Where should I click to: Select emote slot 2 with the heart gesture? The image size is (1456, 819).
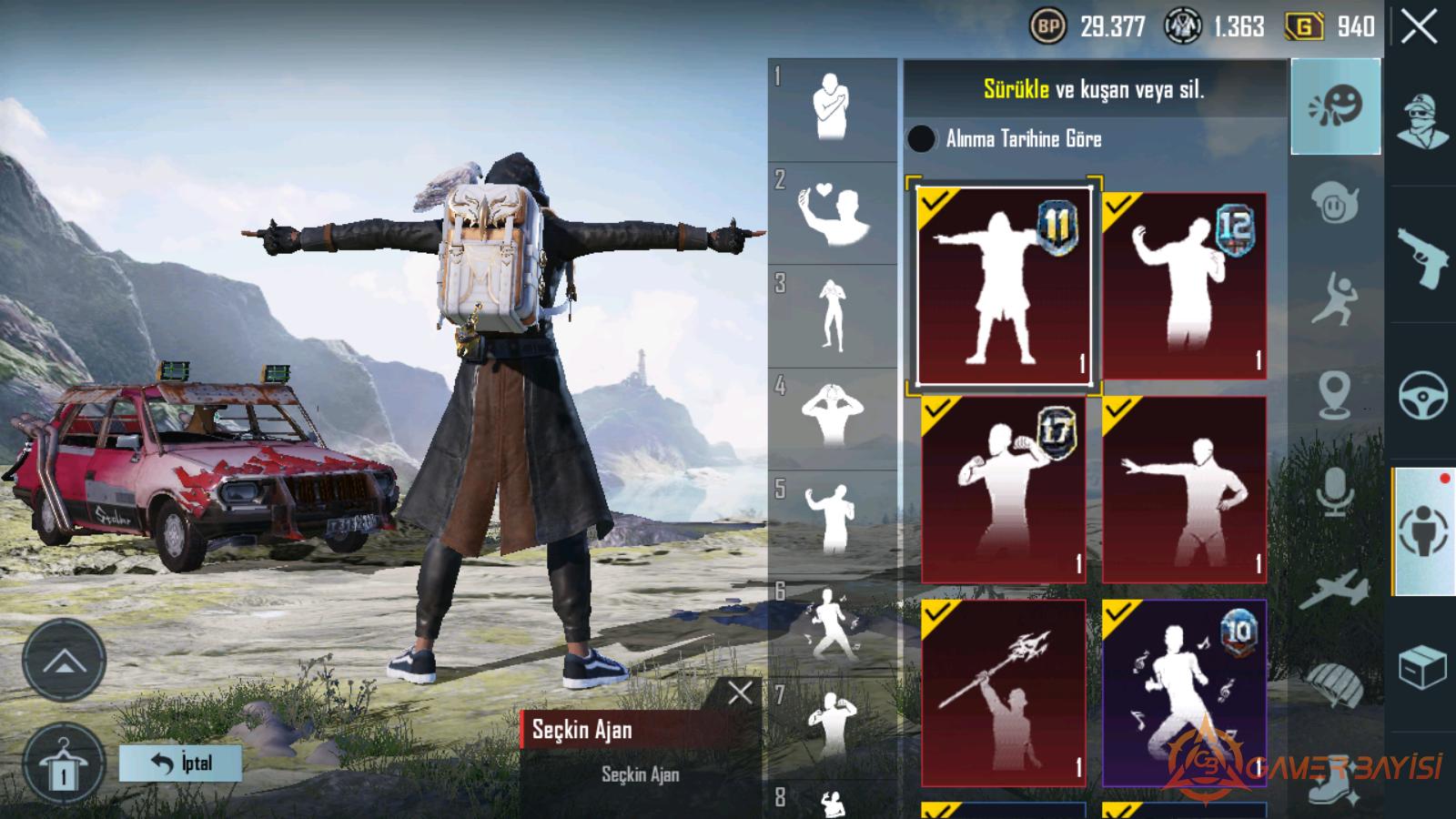tap(832, 214)
